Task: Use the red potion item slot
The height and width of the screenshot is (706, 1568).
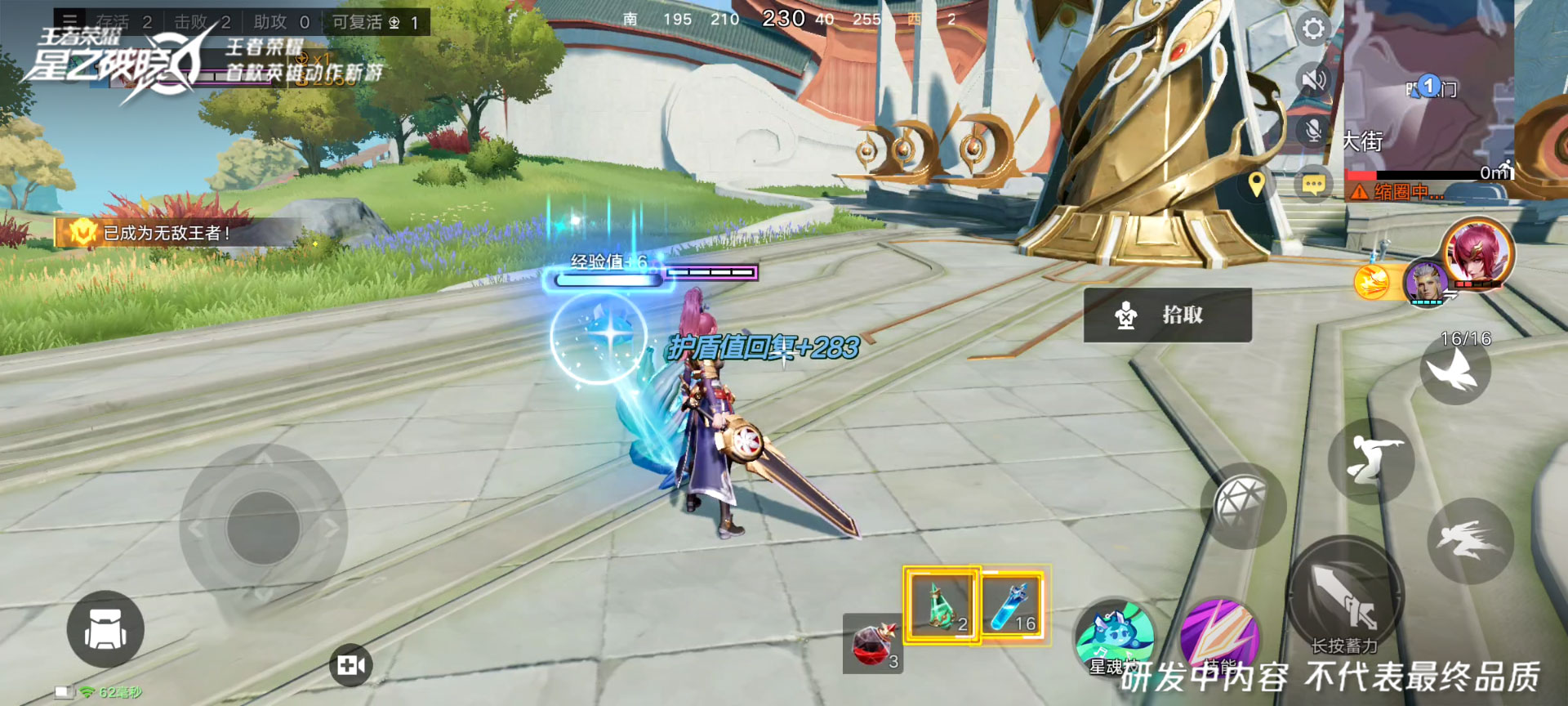Action: (x=872, y=644)
